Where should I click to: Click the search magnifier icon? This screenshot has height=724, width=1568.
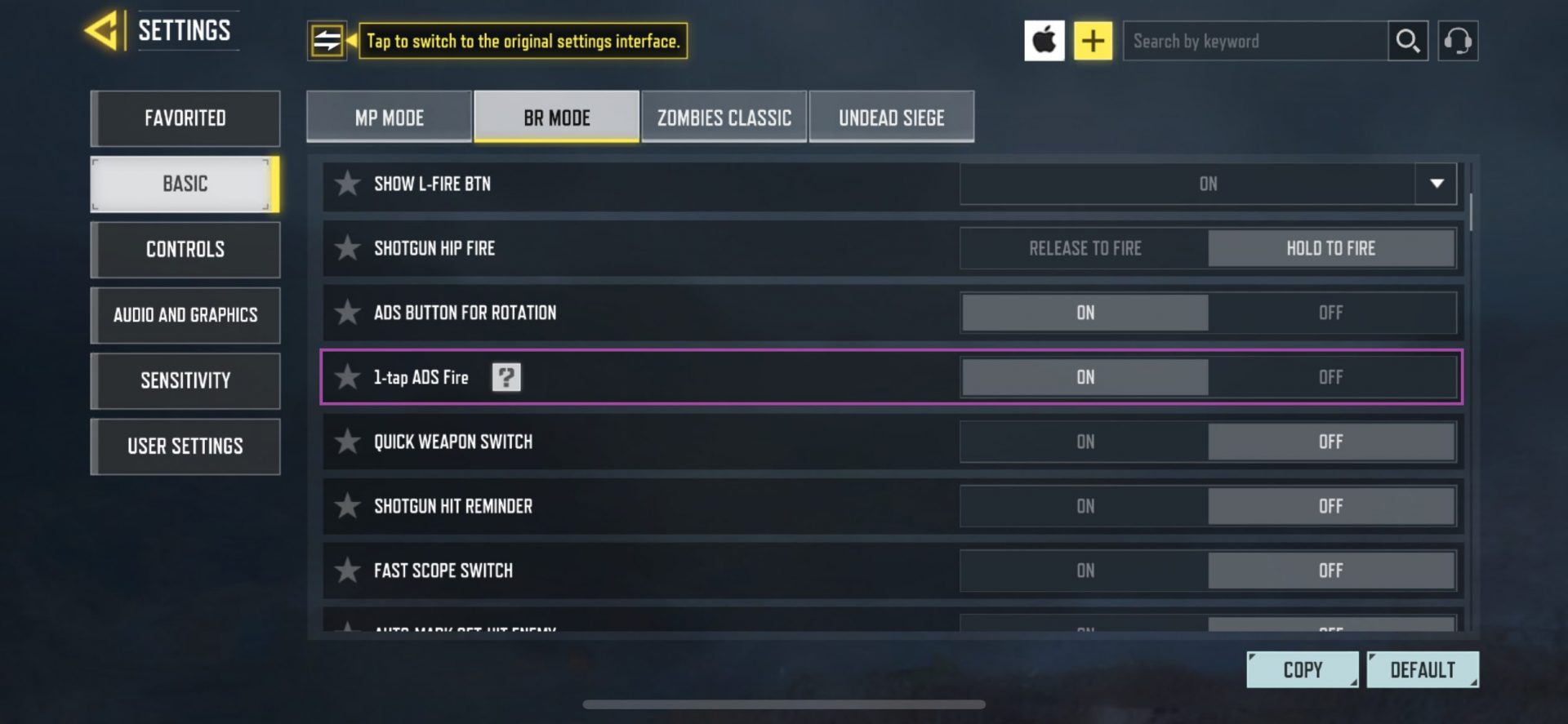1407,40
